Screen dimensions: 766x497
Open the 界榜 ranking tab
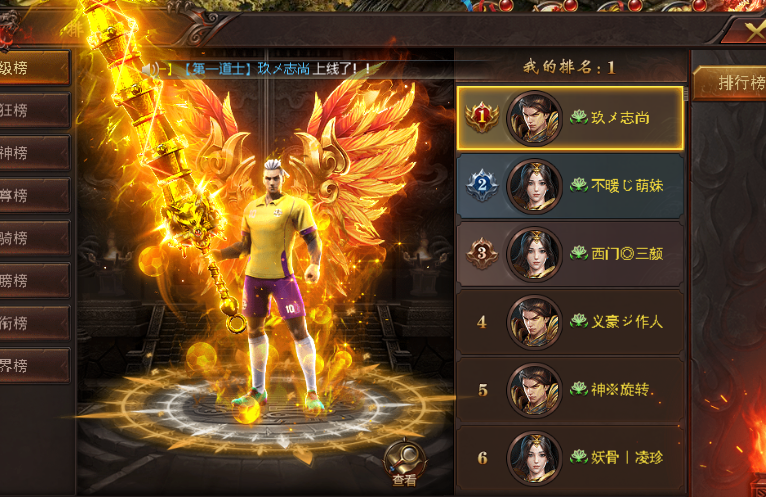click(x=34, y=366)
